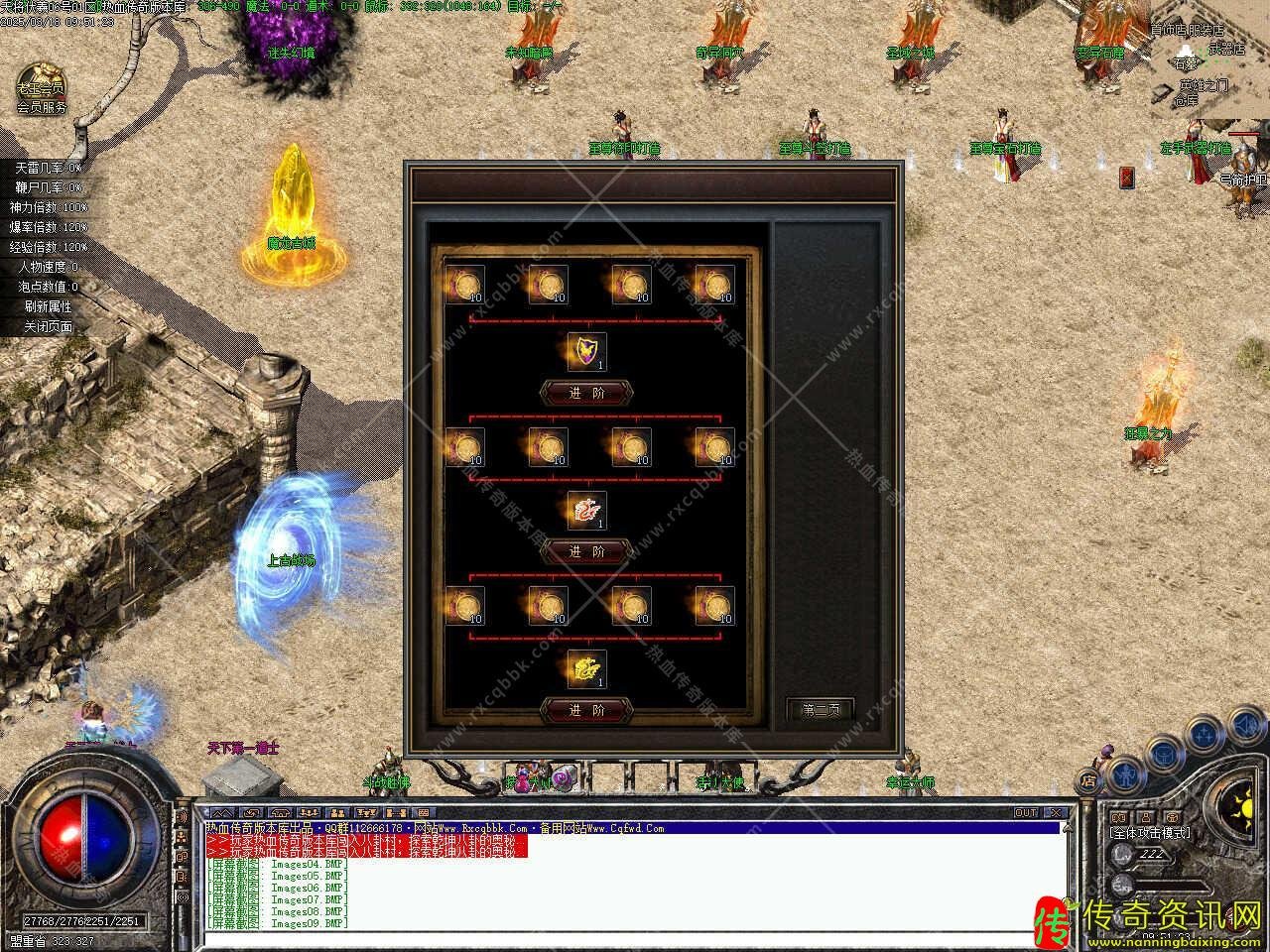The height and width of the screenshot is (952, 1270).
Task: Close the game with the X button
Action: point(1056,813)
